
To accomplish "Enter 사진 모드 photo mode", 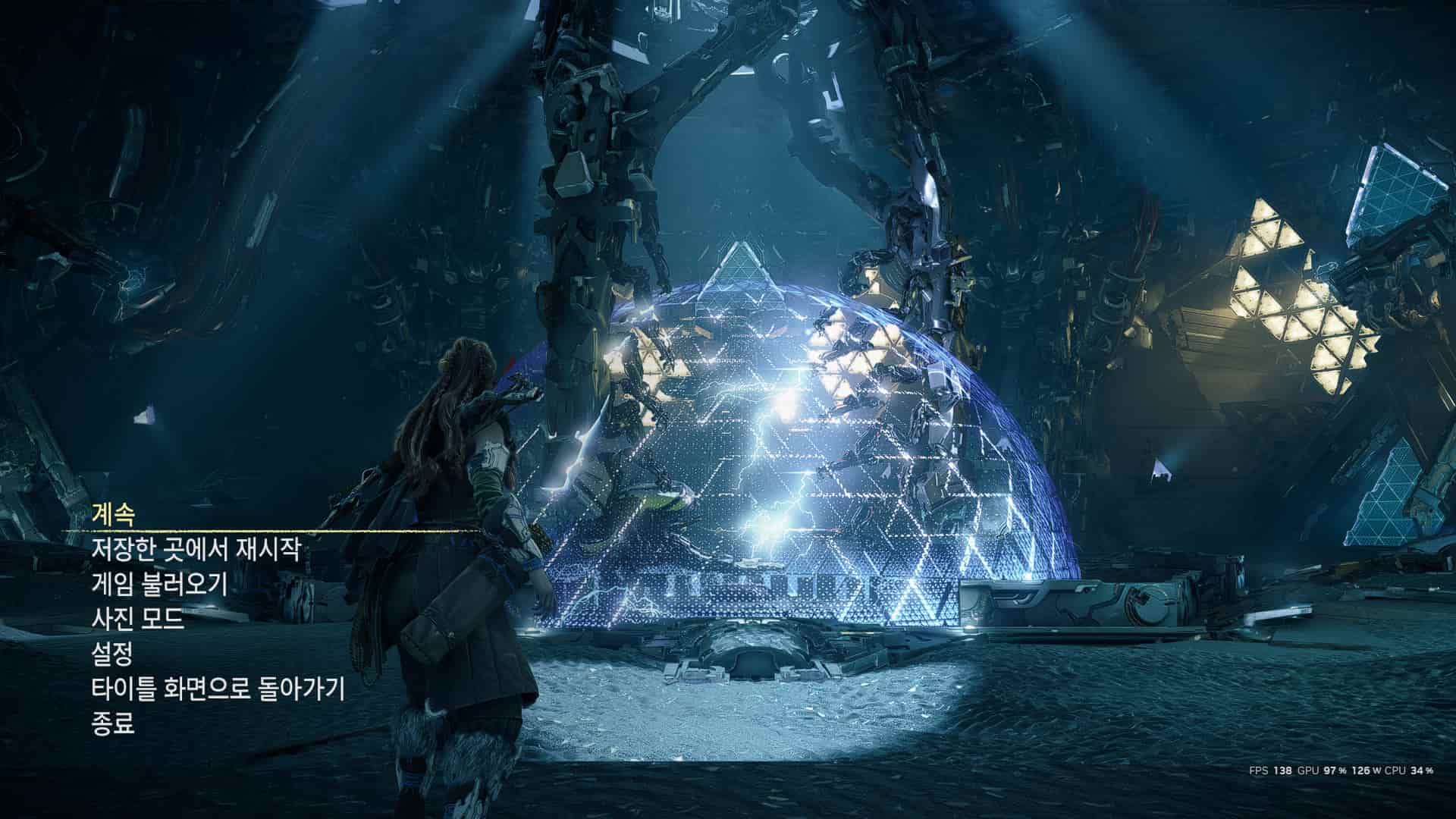I will coord(137,620).
